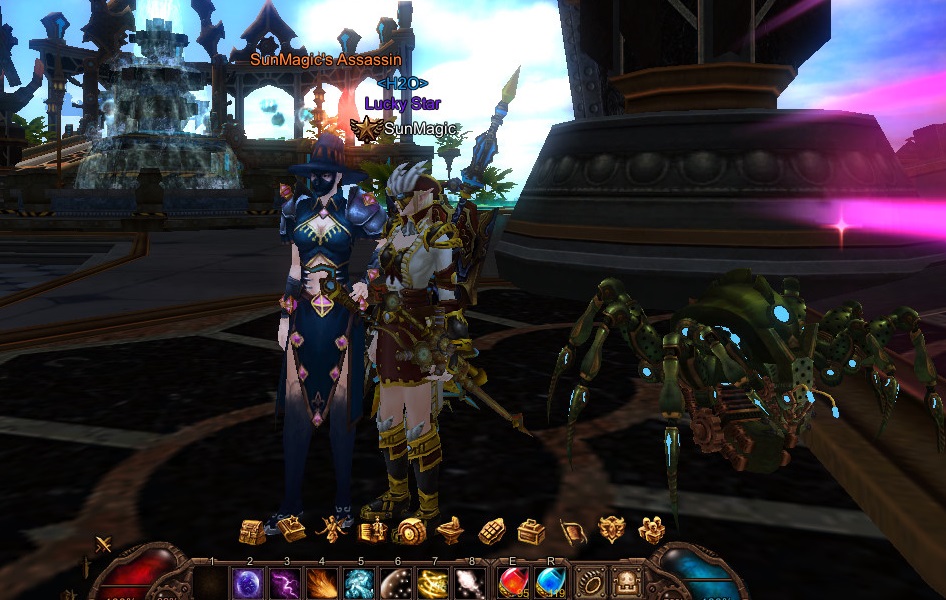Open the golden treasure chest icon

click(x=531, y=531)
